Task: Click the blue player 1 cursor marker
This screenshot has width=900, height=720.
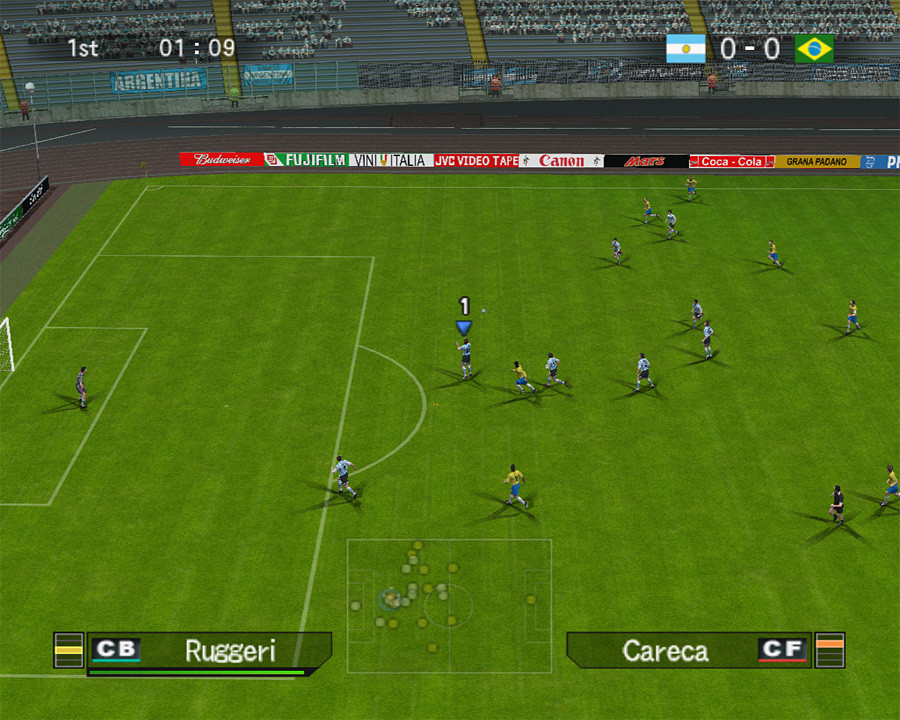Action: point(464,326)
